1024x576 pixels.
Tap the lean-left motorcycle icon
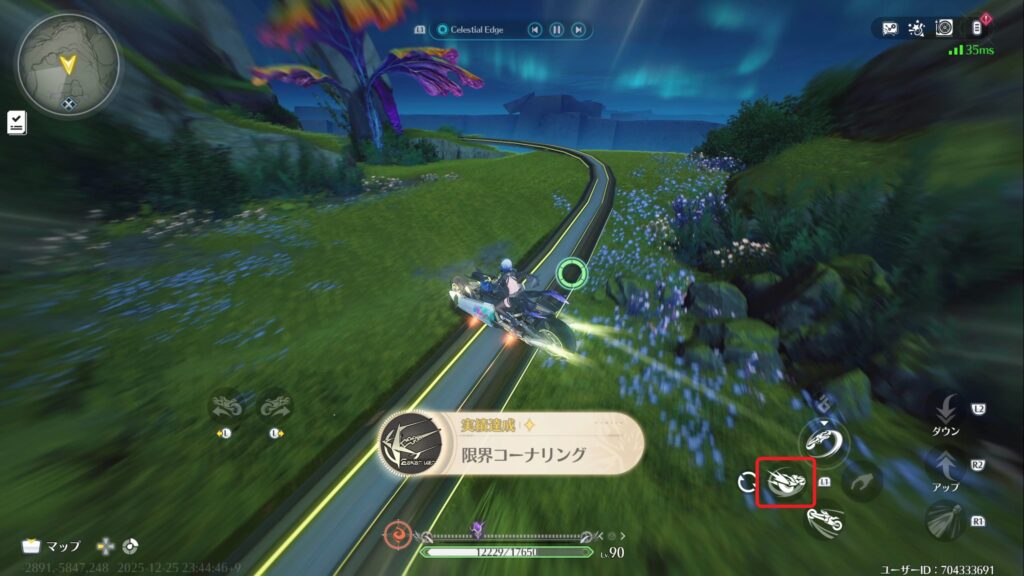[225, 407]
